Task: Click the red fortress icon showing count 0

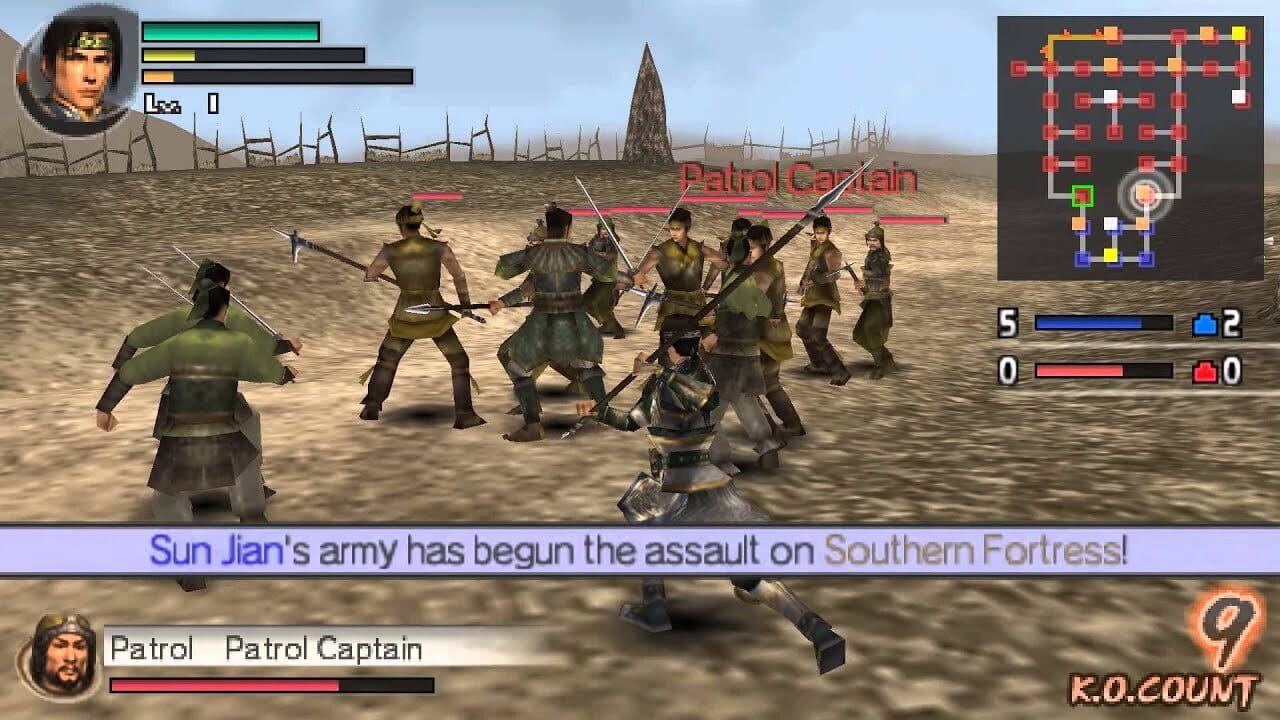Action: (1205, 371)
